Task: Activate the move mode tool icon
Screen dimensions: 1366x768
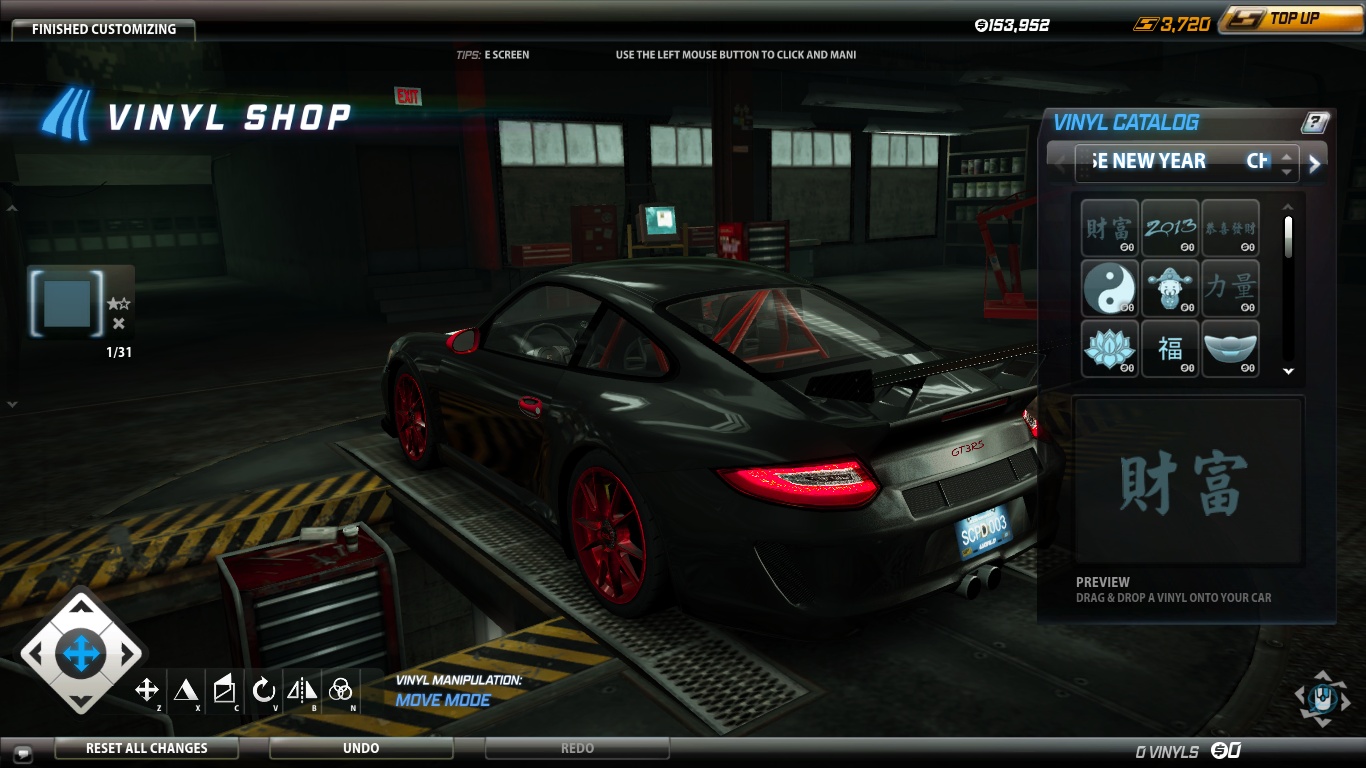Action: click(147, 689)
